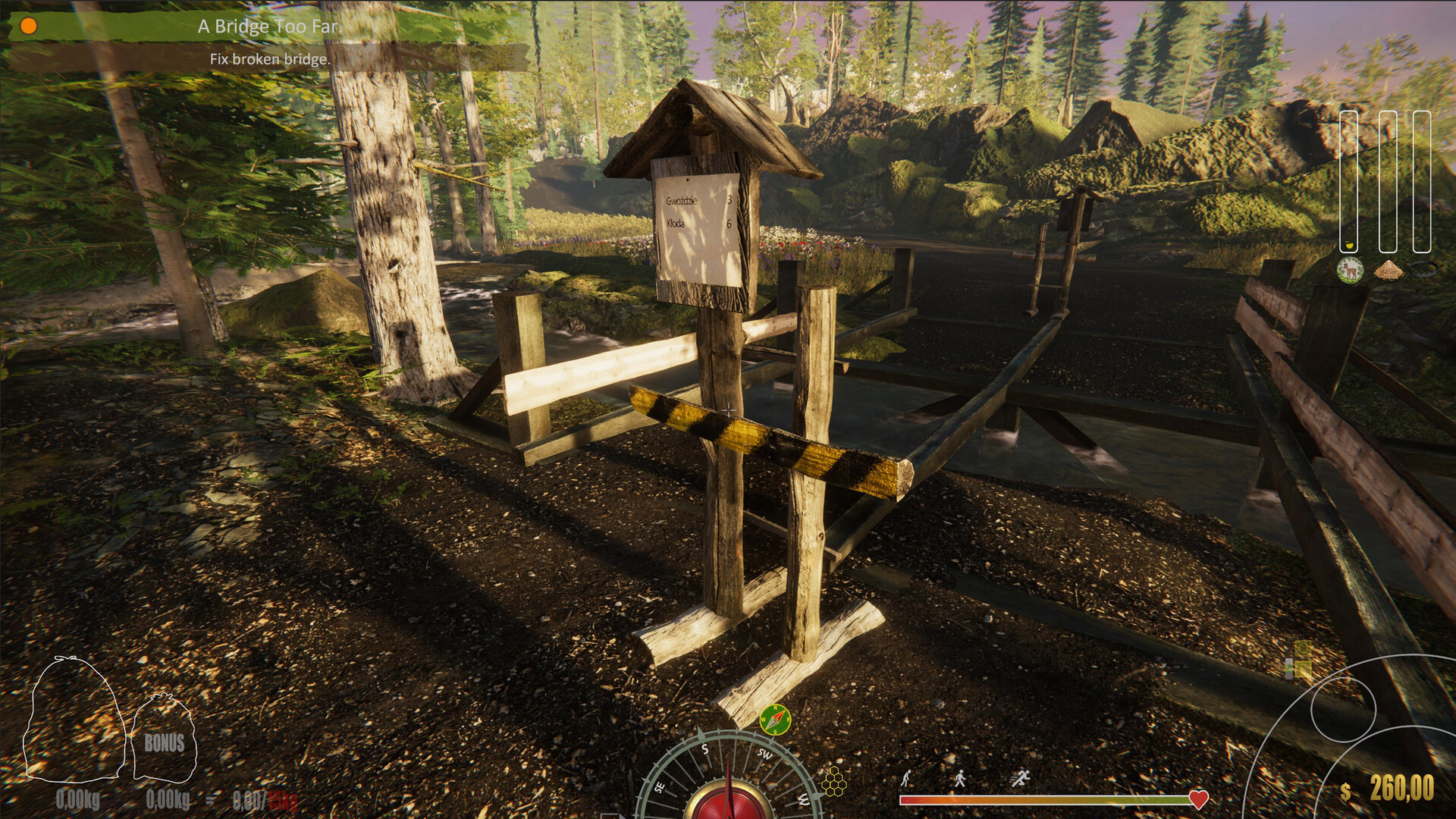Screen dimensions: 1456x819
Task: Select the slow walk figure icon
Action: coord(905,778)
